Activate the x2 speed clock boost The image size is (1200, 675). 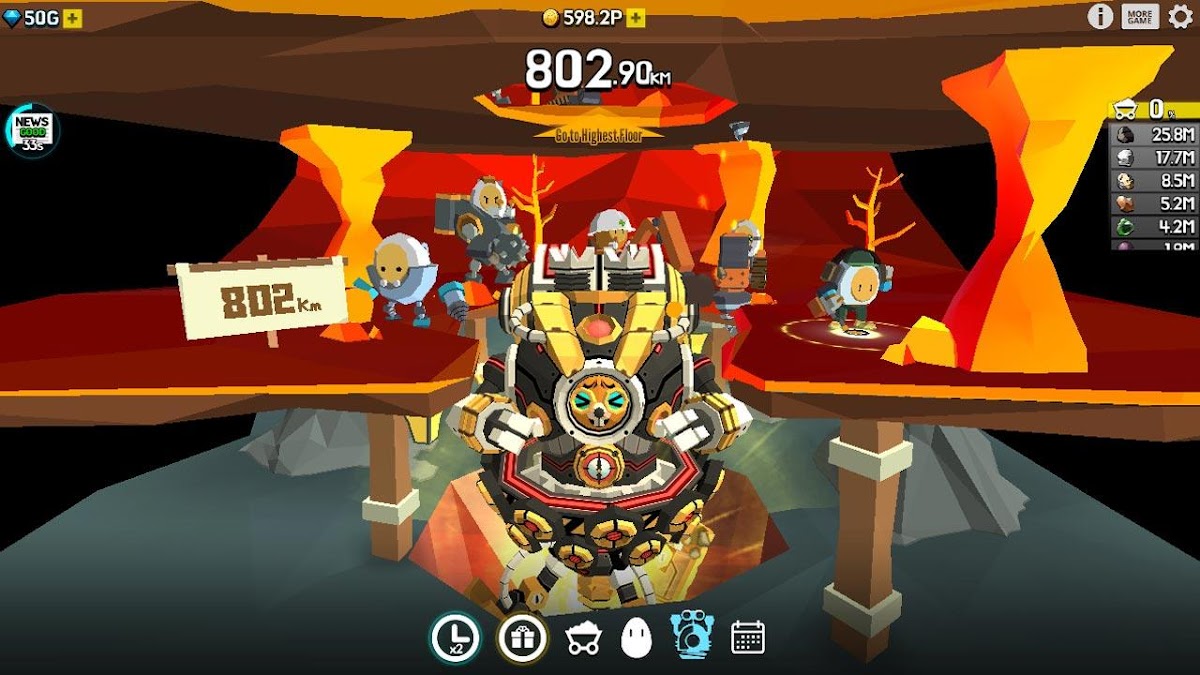(455, 637)
